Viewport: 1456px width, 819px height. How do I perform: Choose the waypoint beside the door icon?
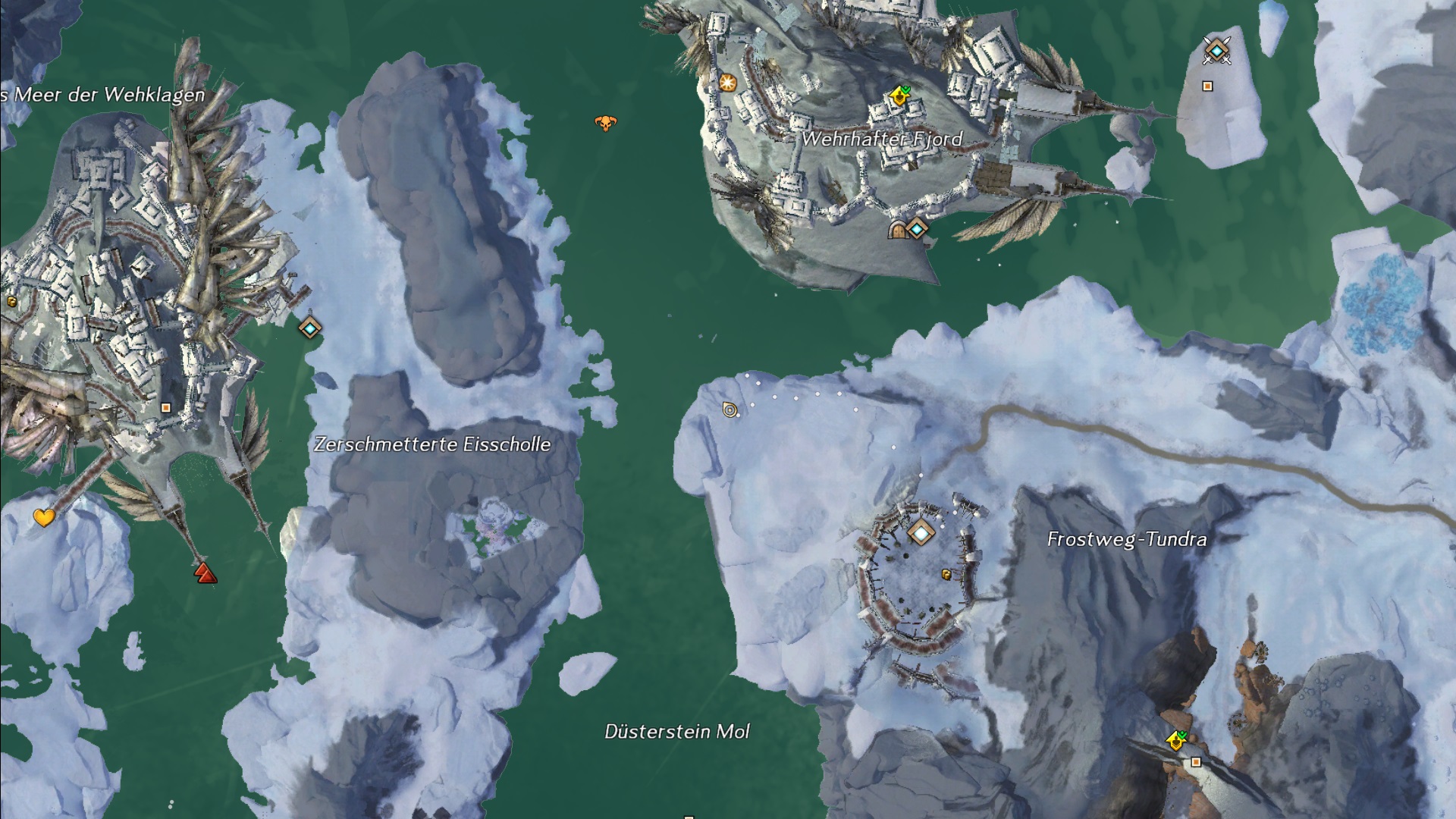(918, 227)
